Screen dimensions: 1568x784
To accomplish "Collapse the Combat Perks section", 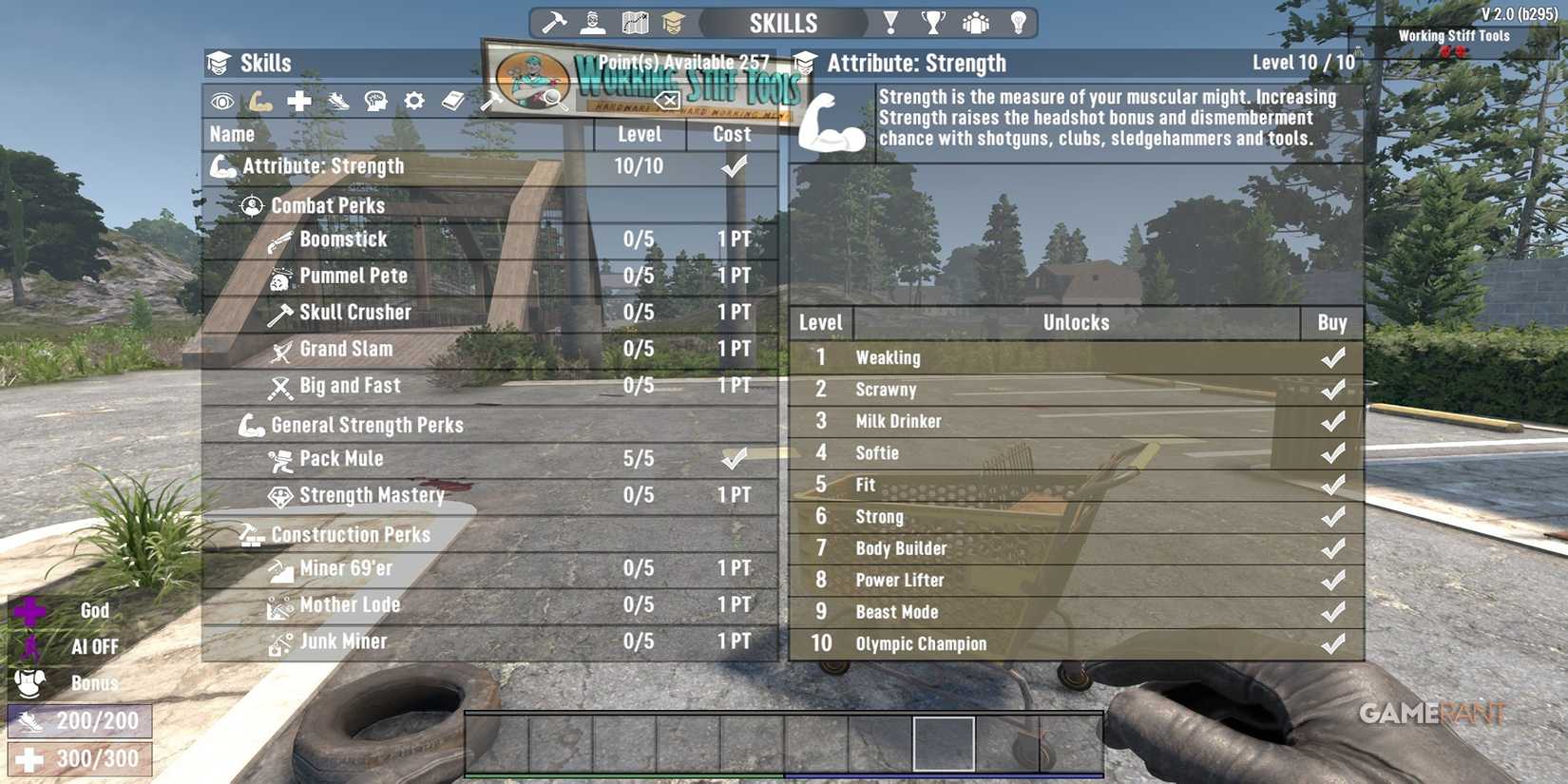I will (327, 205).
